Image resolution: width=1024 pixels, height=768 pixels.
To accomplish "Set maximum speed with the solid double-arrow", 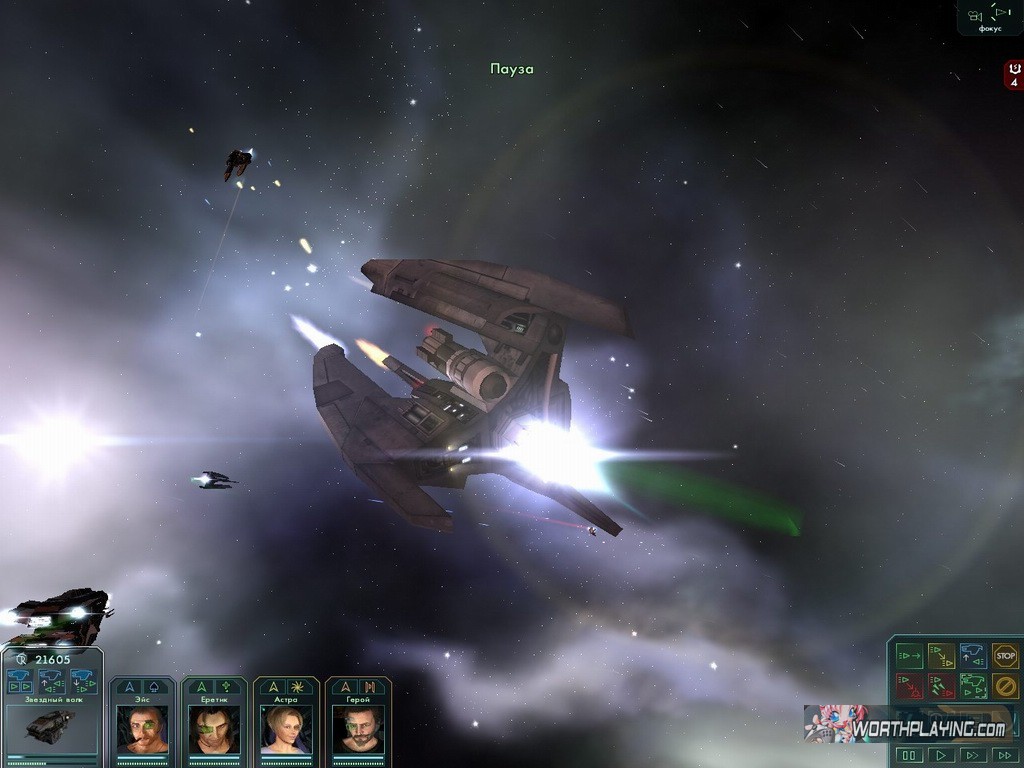I will 1005,755.
